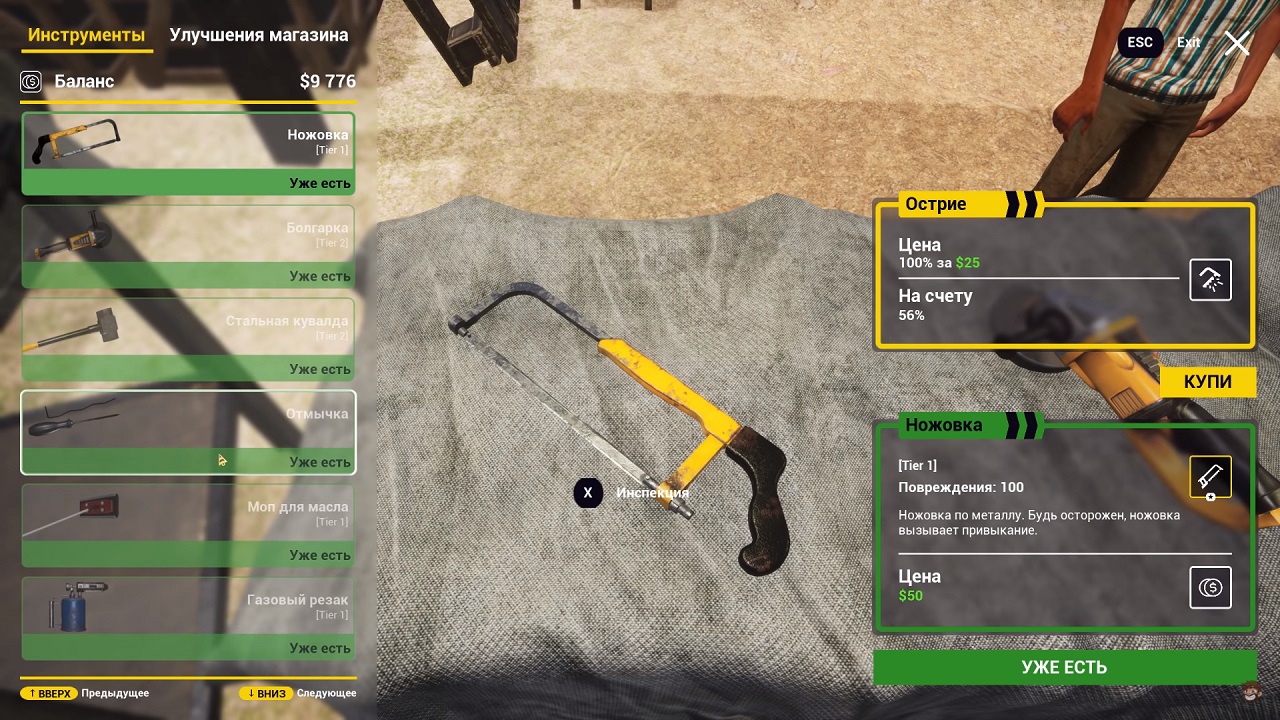
Task: Select the Моп для масла entry
Action: point(188,526)
